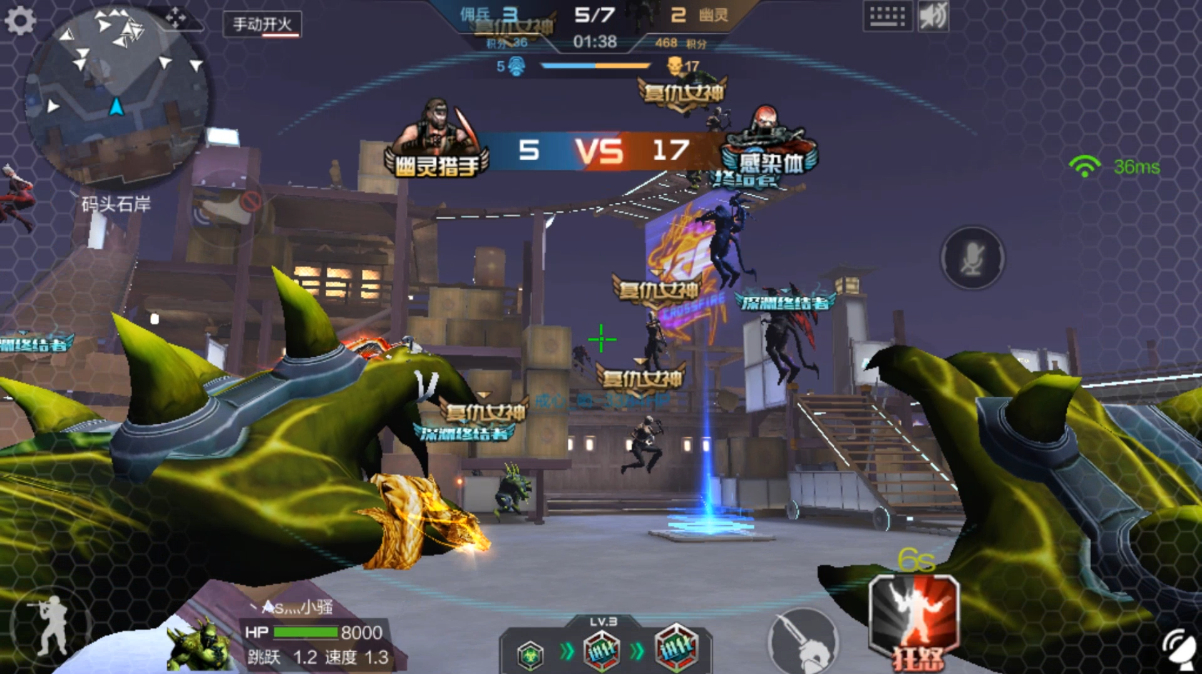The height and width of the screenshot is (674, 1202).
Task: Toggle the 手动开火 manual fire mode
Action: (x=263, y=24)
